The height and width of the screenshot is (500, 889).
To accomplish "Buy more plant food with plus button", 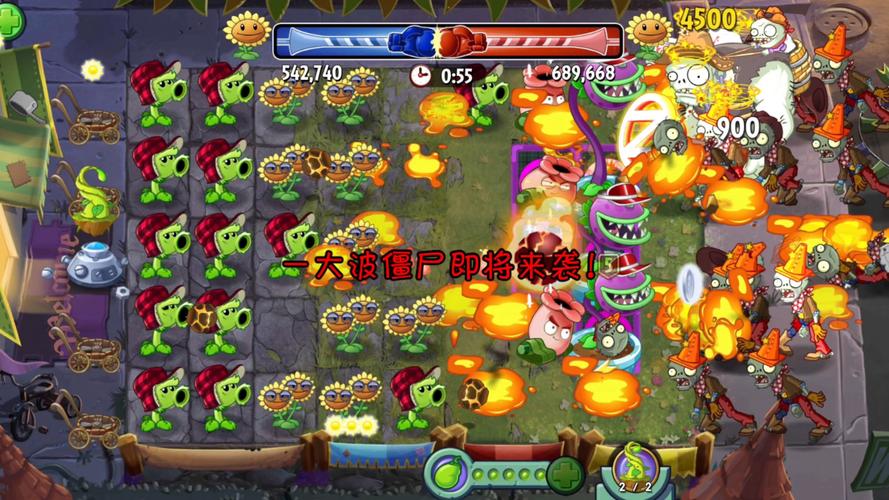I will click(565, 473).
